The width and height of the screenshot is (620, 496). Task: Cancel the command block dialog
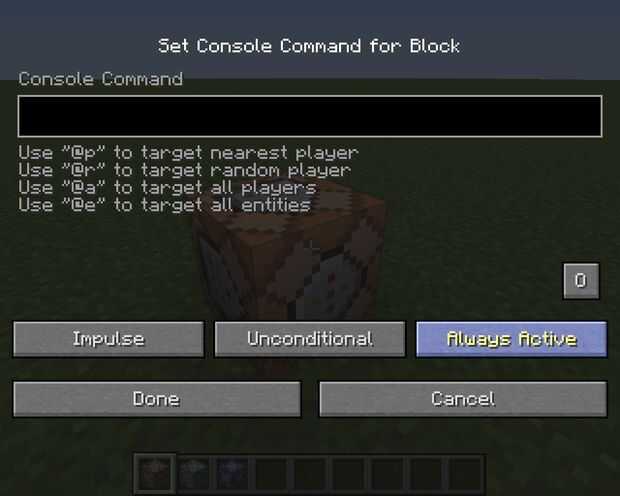click(x=462, y=398)
